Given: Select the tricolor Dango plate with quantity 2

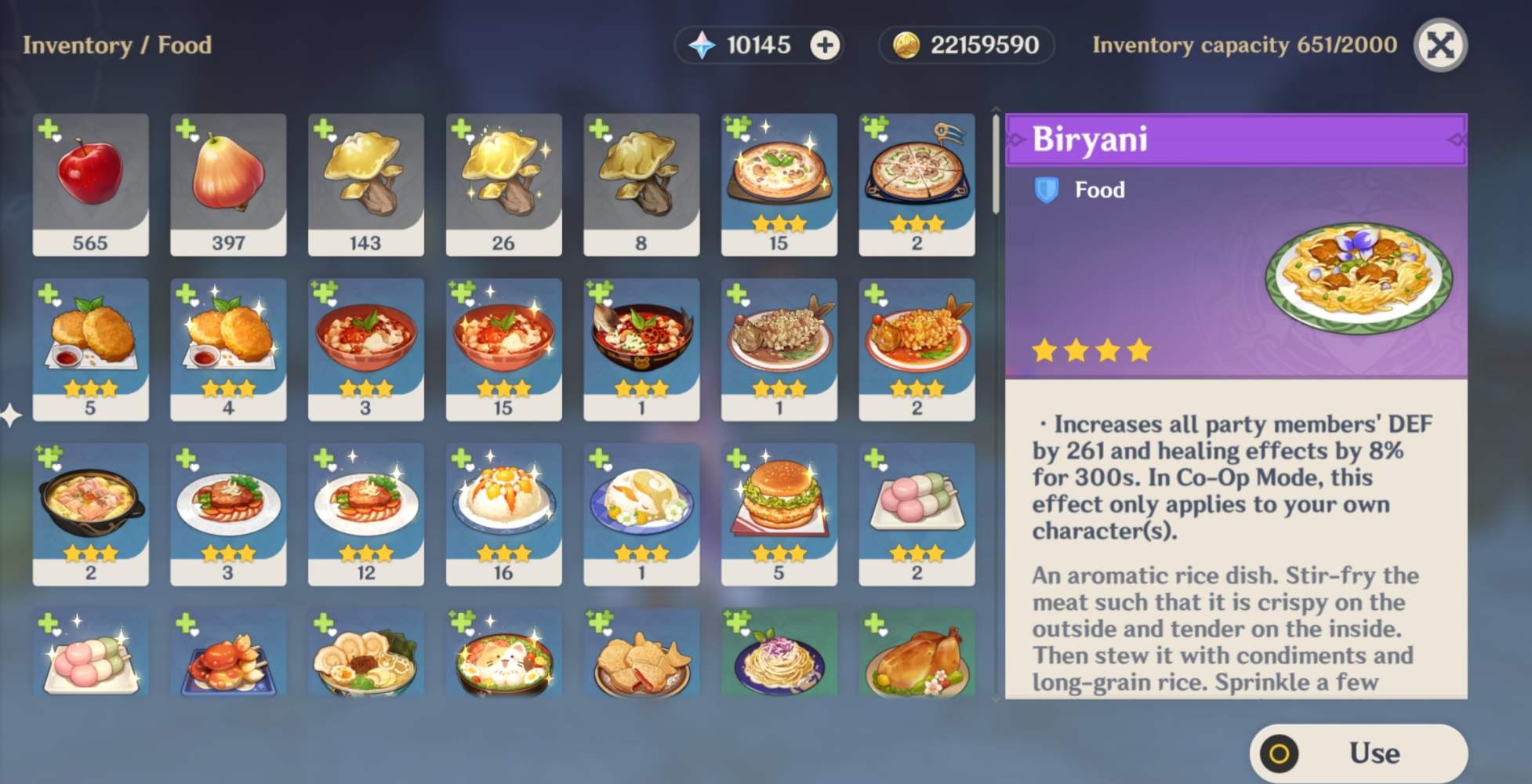Looking at the screenshot, I should pyautogui.click(x=917, y=514).
